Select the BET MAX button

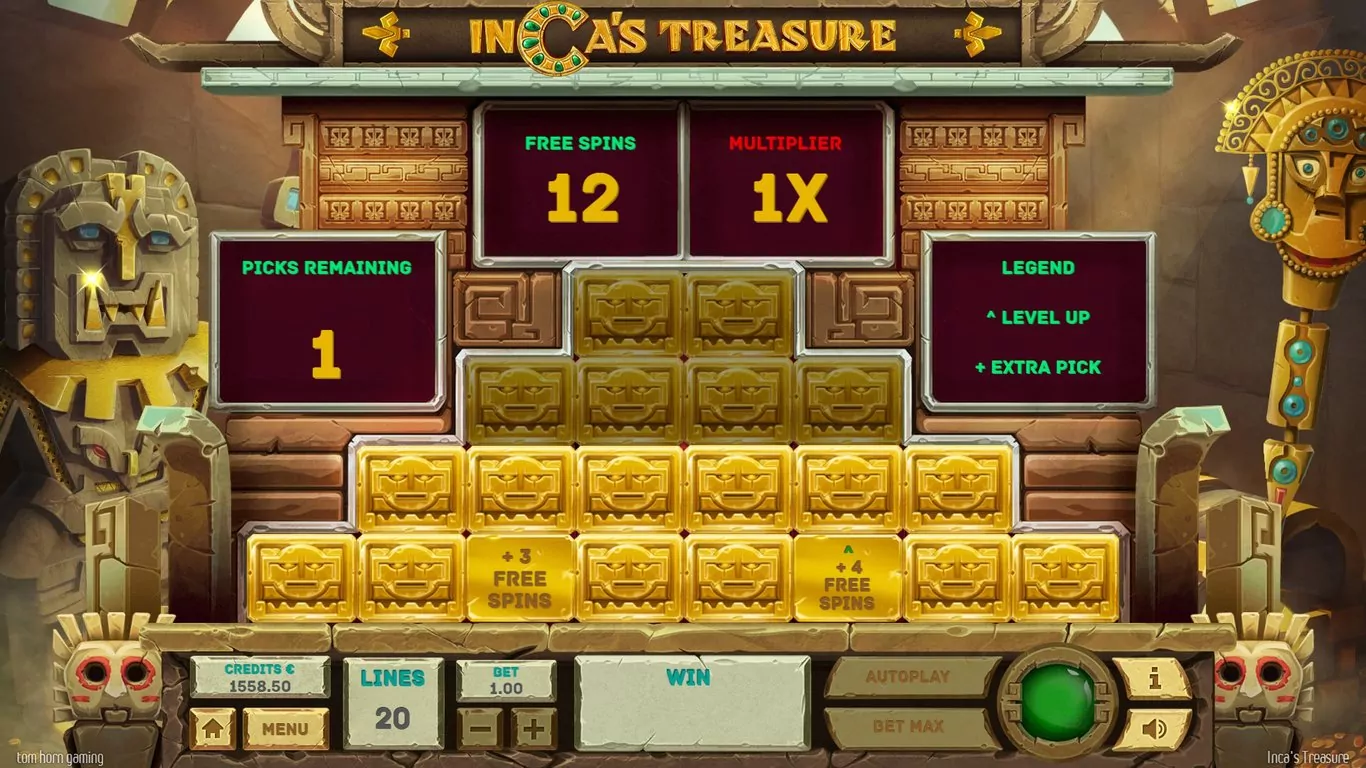[x=908, y=727]
